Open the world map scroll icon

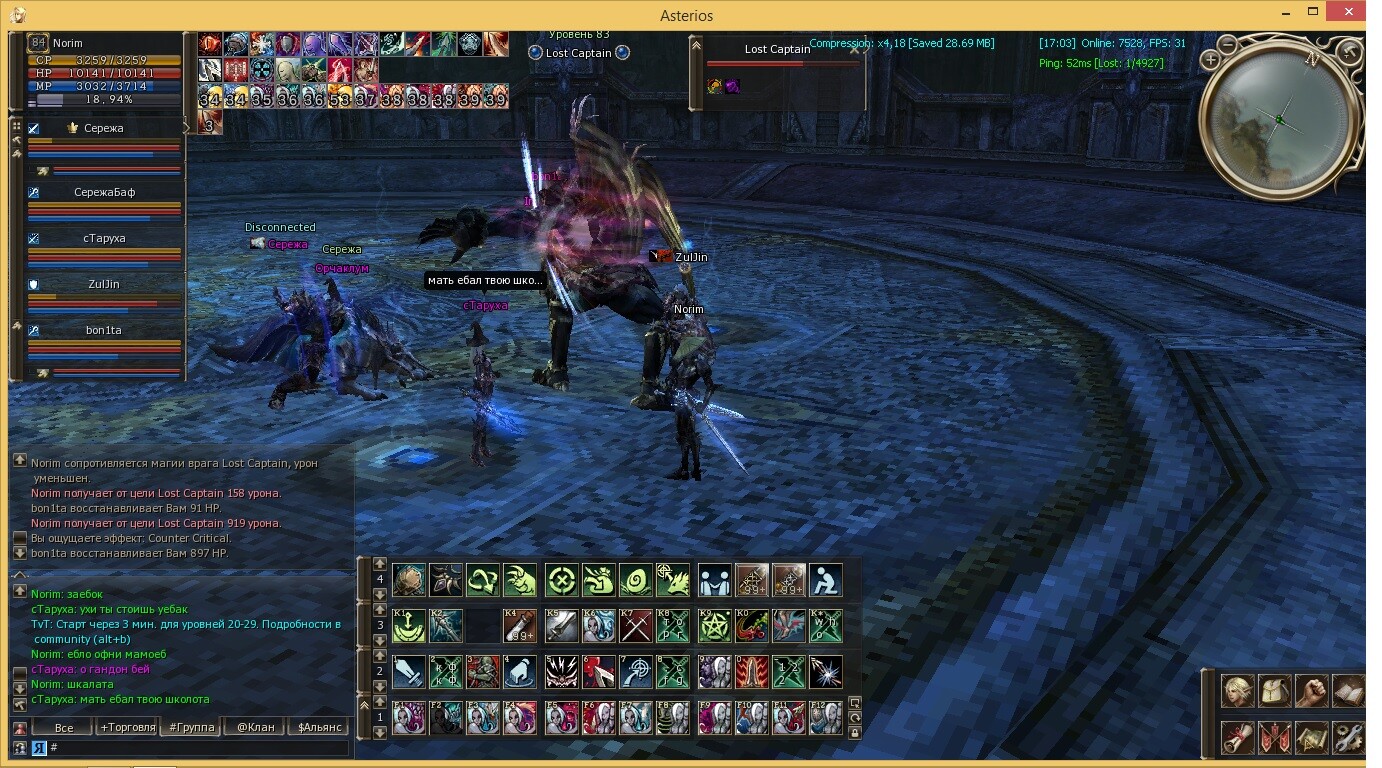1311,738
